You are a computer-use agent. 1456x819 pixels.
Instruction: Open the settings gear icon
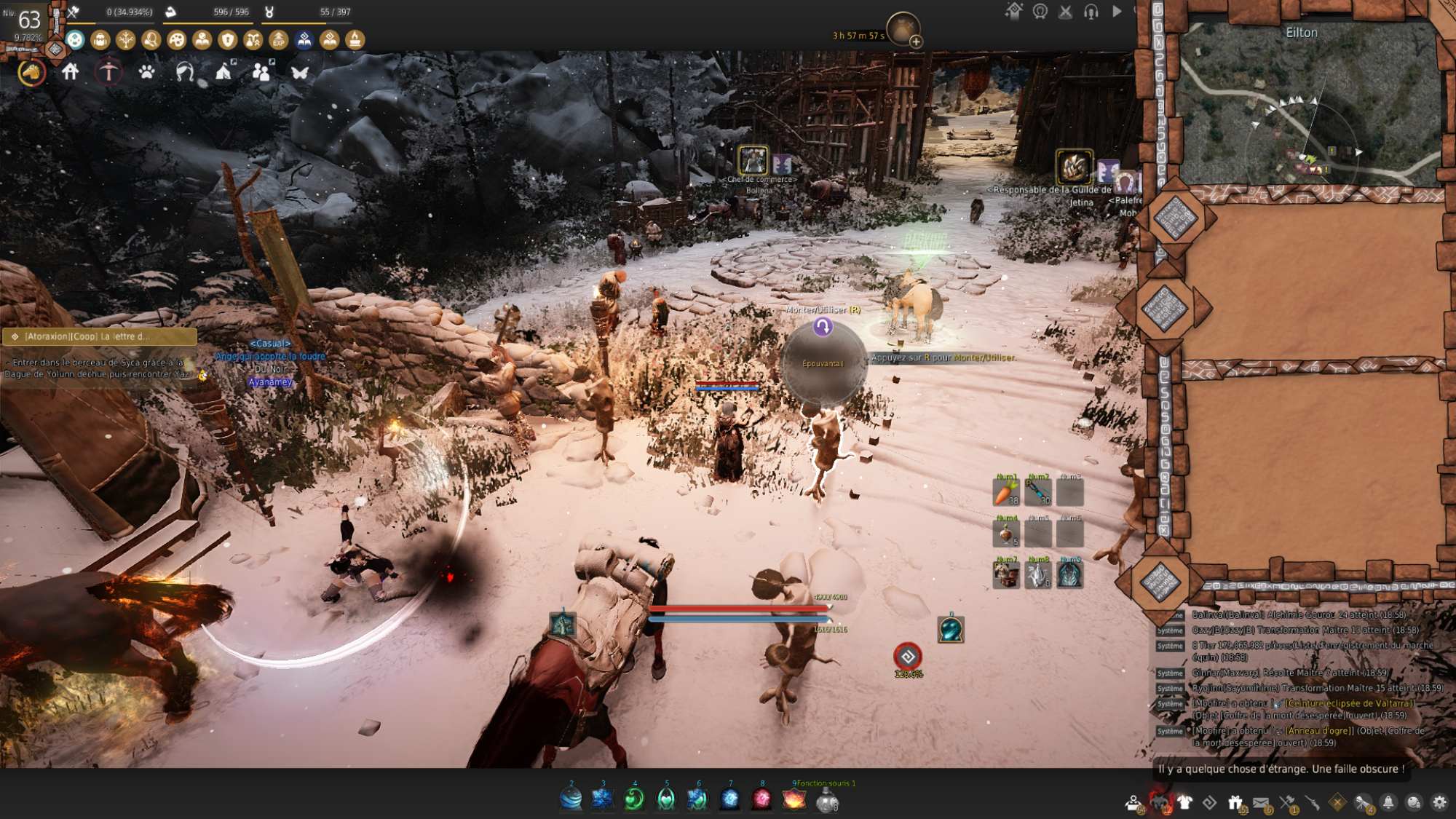pos(1439,802)
